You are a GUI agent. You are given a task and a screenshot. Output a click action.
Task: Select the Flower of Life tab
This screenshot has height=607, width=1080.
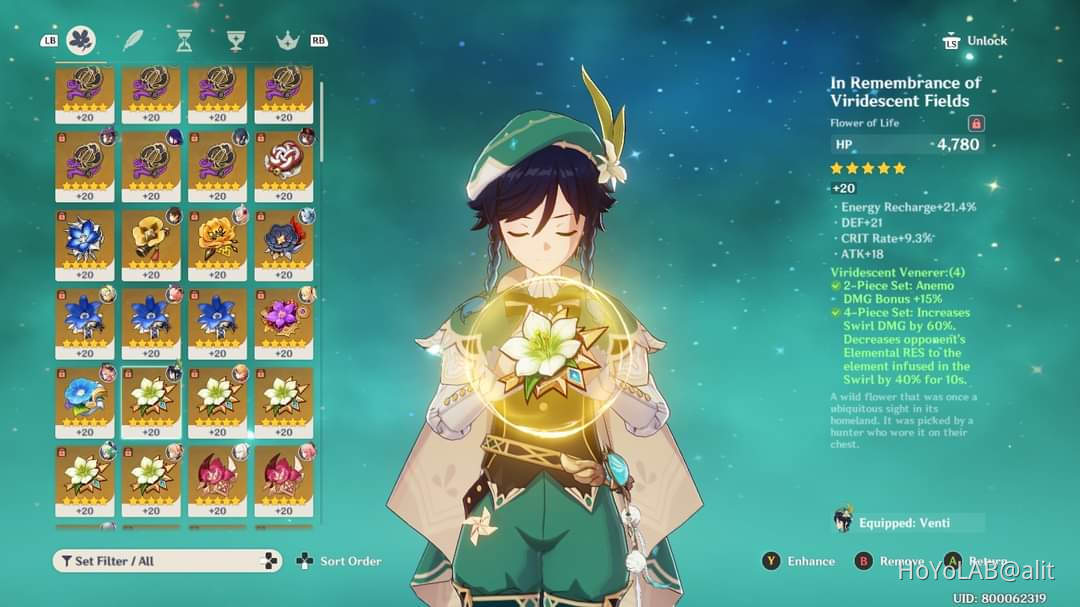(81, 40)
